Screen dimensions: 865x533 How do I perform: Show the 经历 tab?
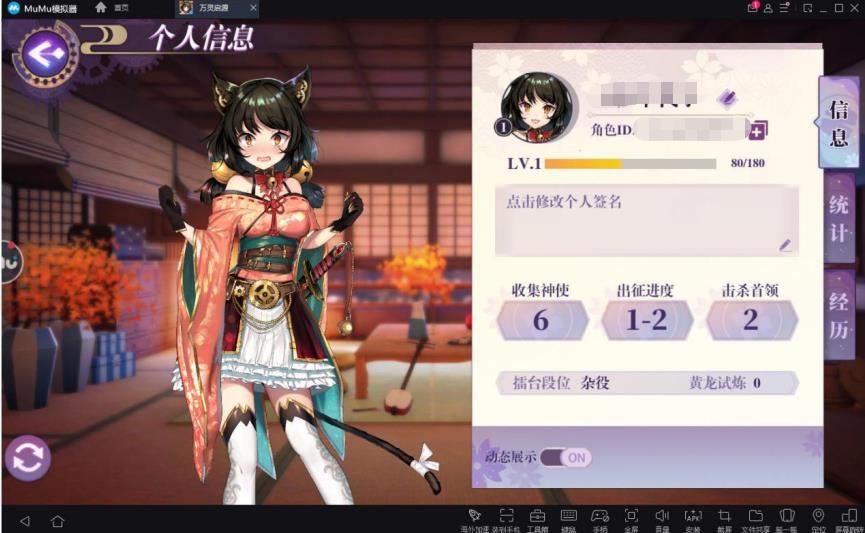(x=838, y=315)
